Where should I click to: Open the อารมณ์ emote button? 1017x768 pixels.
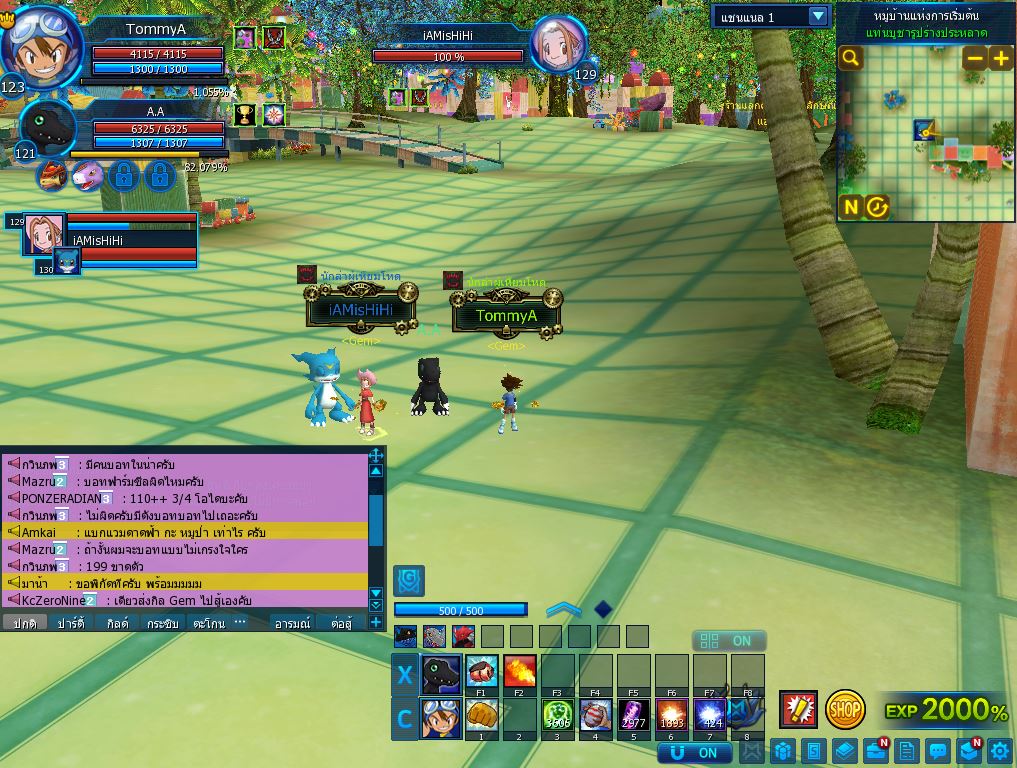tap(292, 622)
